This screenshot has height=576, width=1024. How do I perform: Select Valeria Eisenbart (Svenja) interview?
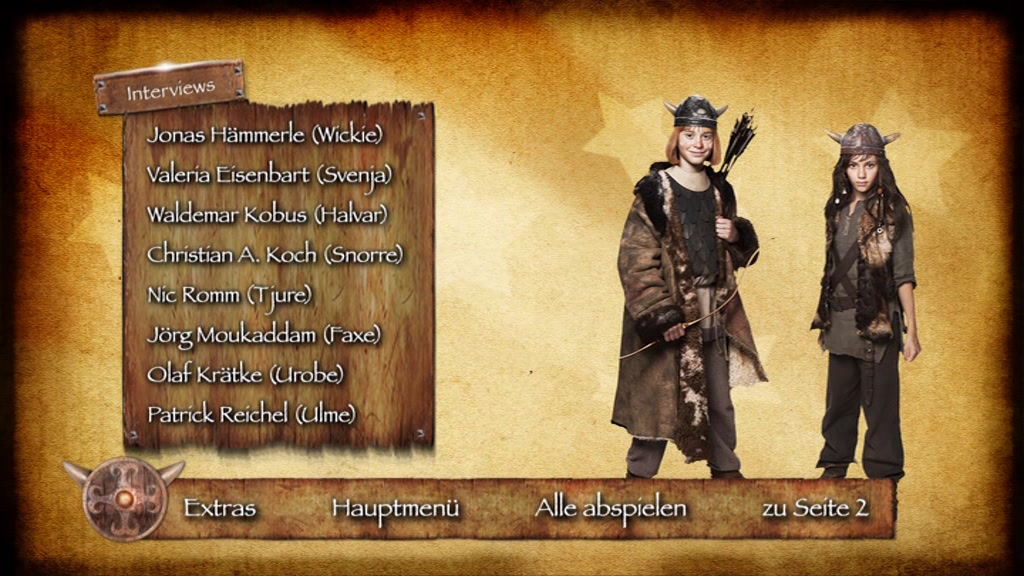tap(269, 174)
